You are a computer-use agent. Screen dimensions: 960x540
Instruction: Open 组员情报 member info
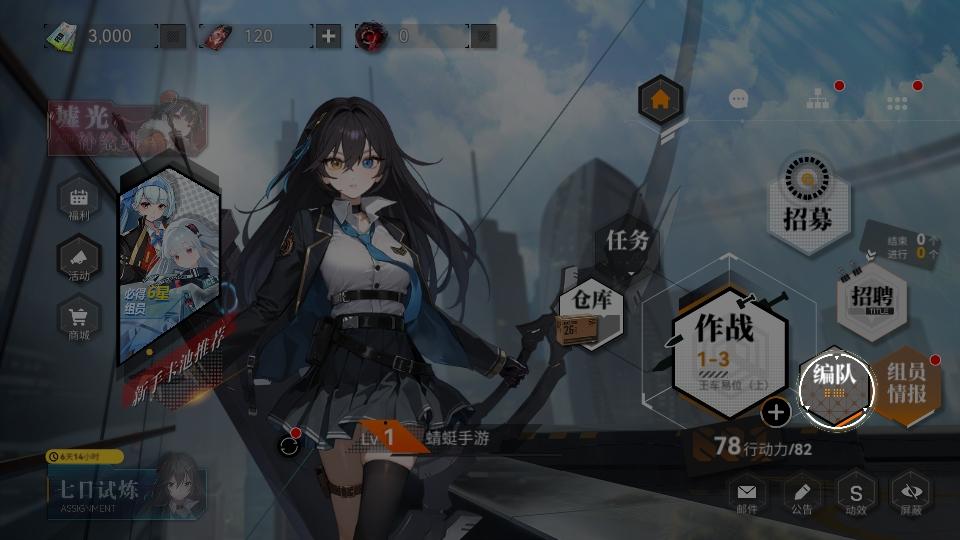[x=906, y=384]
